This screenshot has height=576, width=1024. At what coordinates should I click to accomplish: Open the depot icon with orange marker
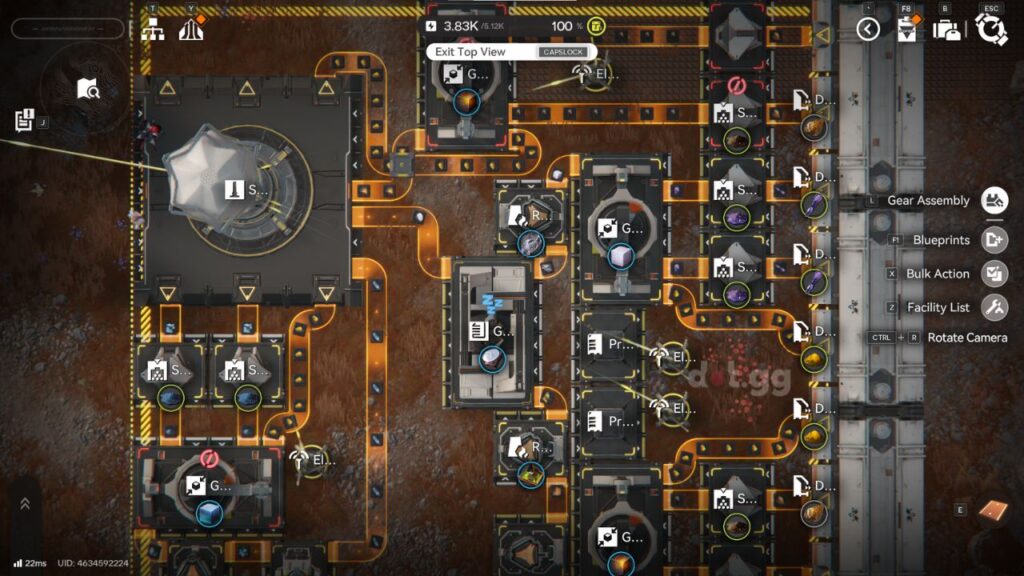click(908, 29)
